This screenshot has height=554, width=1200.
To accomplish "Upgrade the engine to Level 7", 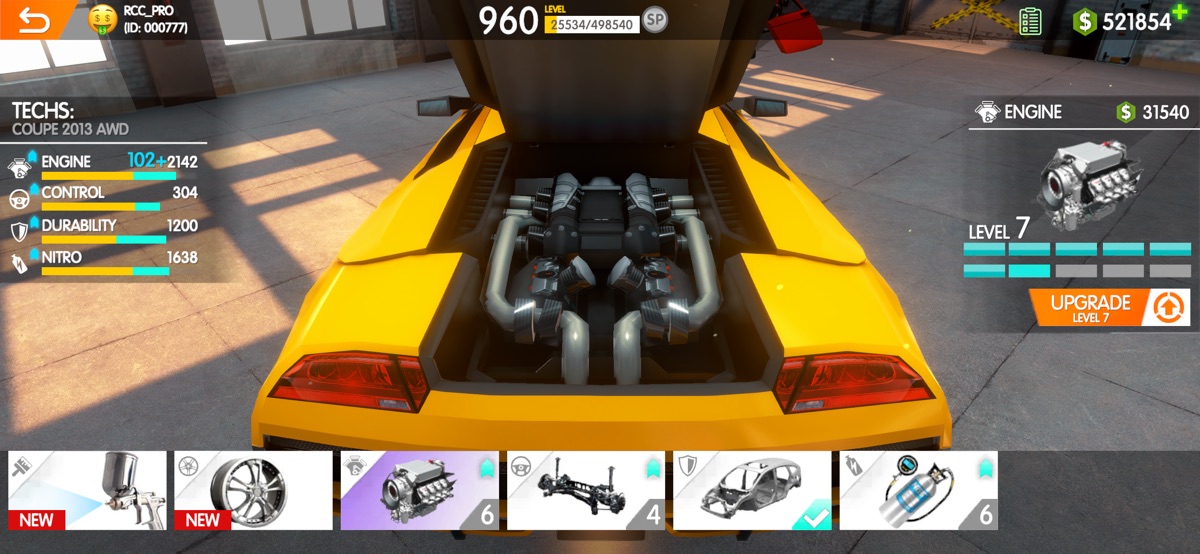I will 1110,307.
